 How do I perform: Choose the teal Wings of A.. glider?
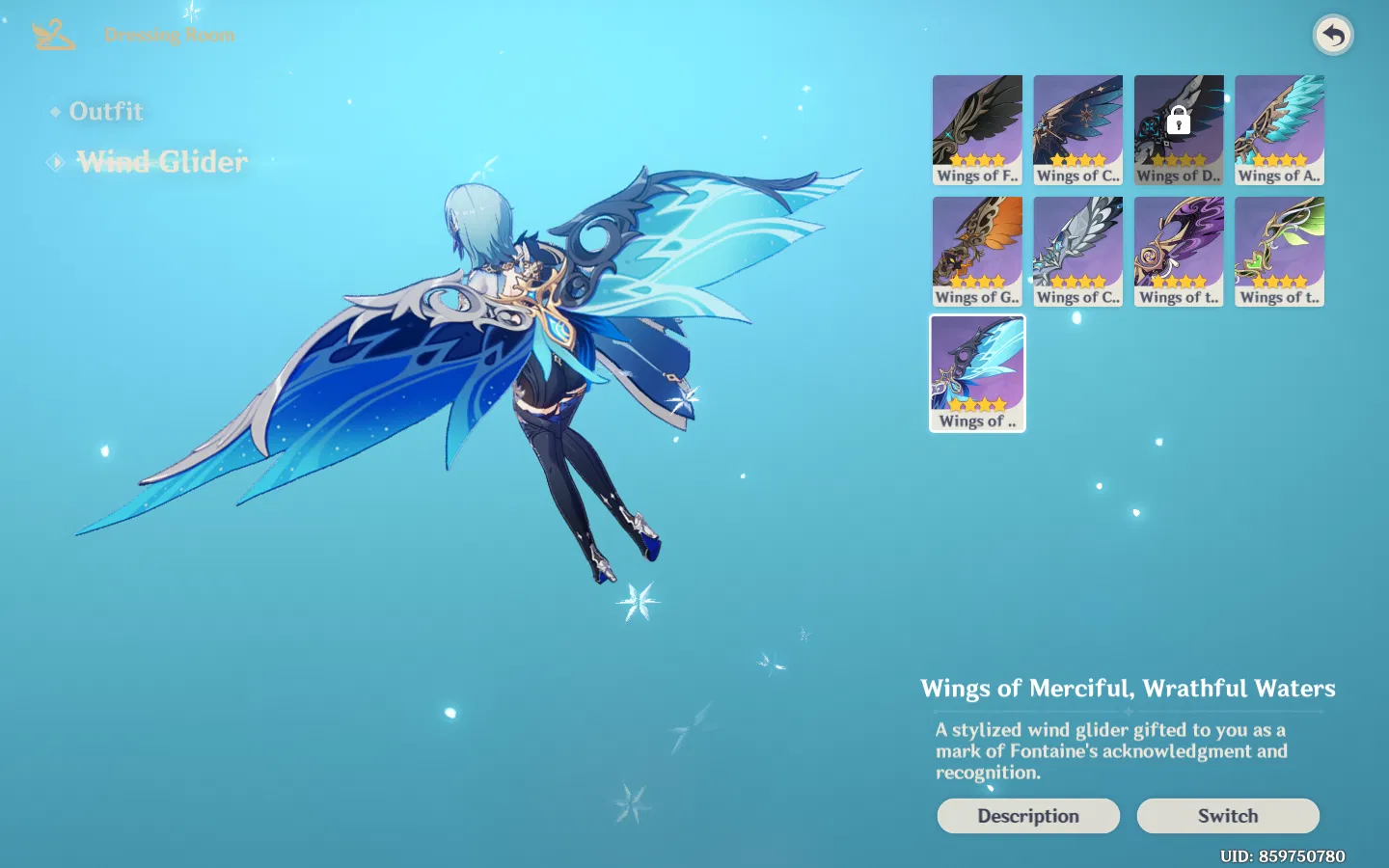1279,128
